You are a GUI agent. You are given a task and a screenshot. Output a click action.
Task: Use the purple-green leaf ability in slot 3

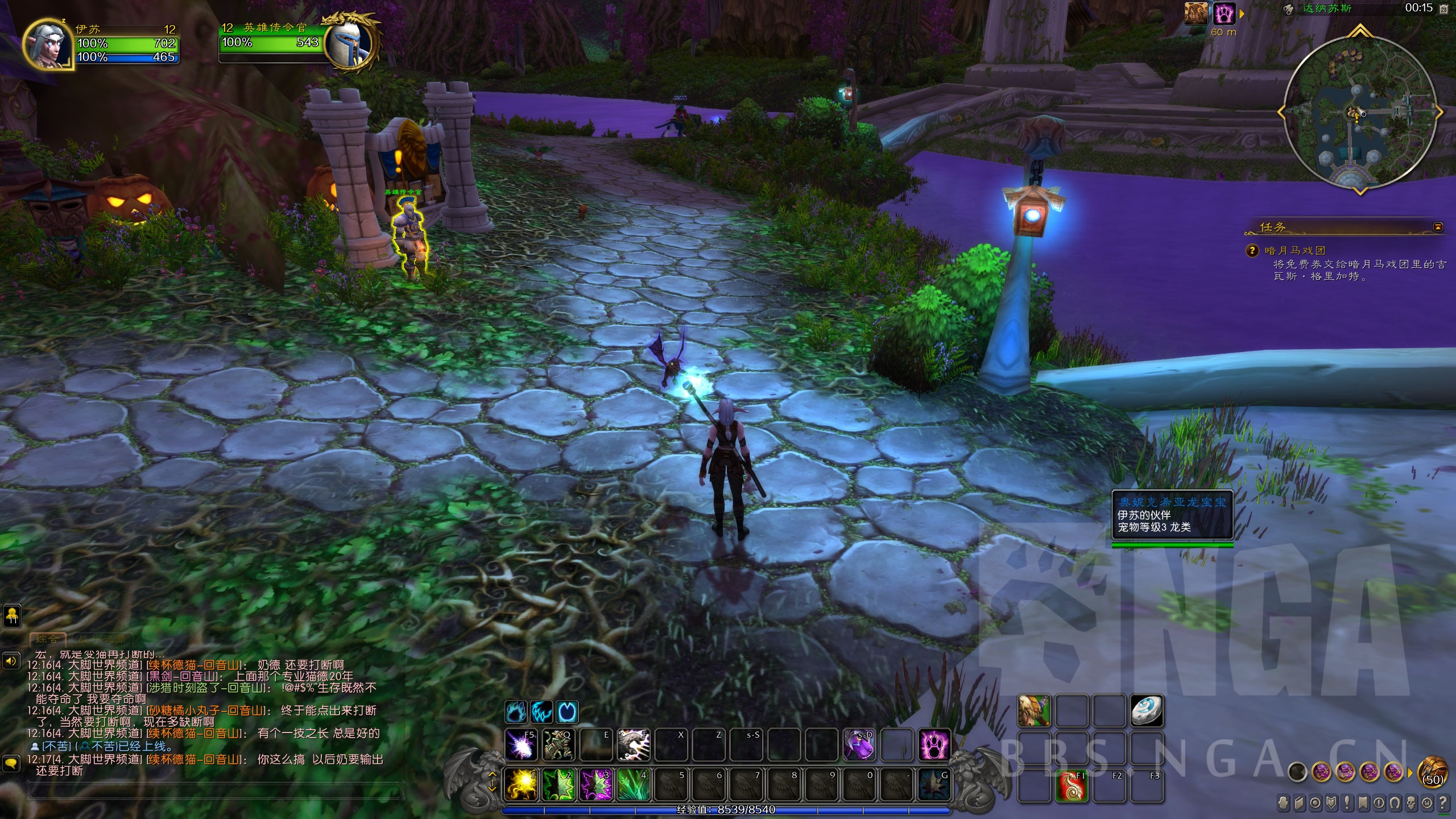click(596, 783)
